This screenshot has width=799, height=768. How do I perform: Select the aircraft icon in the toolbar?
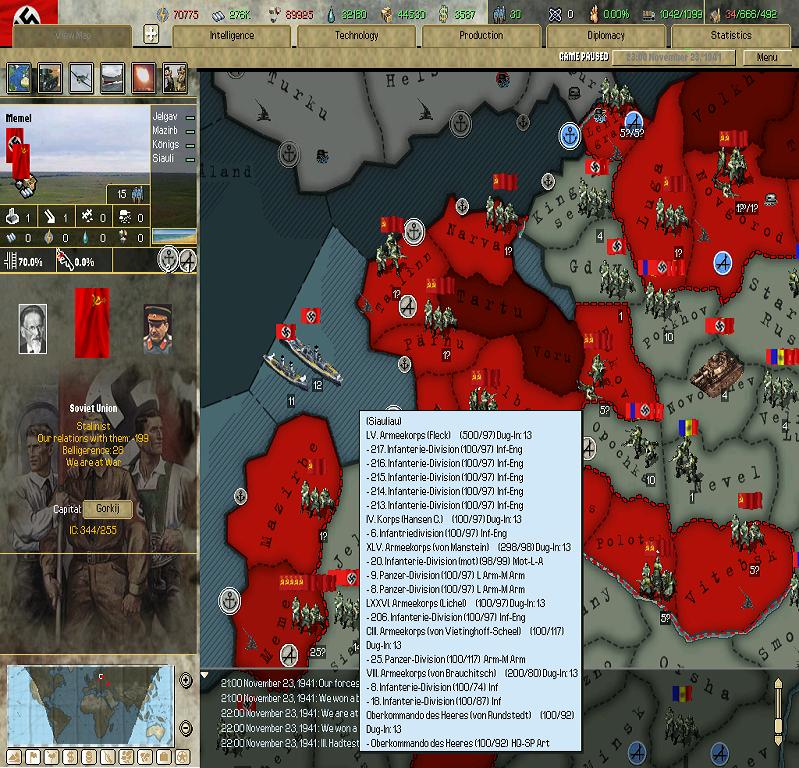[81, 77]
